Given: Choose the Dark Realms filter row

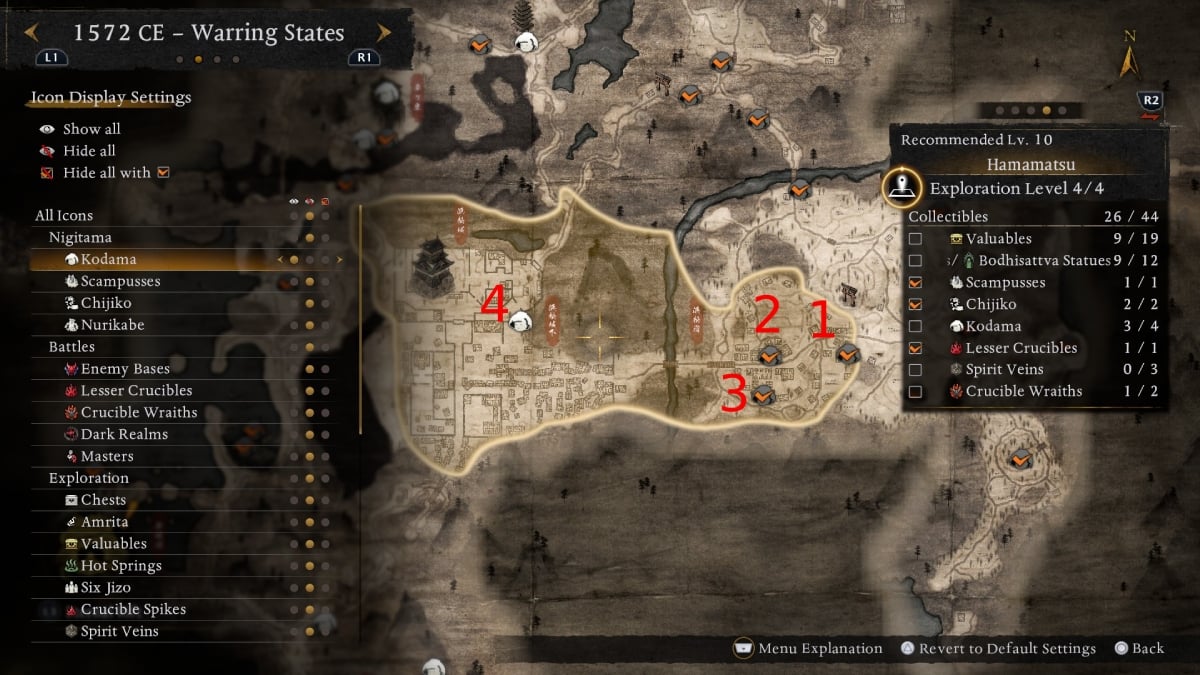Looking at the screenshot, I should coord(124,434).
